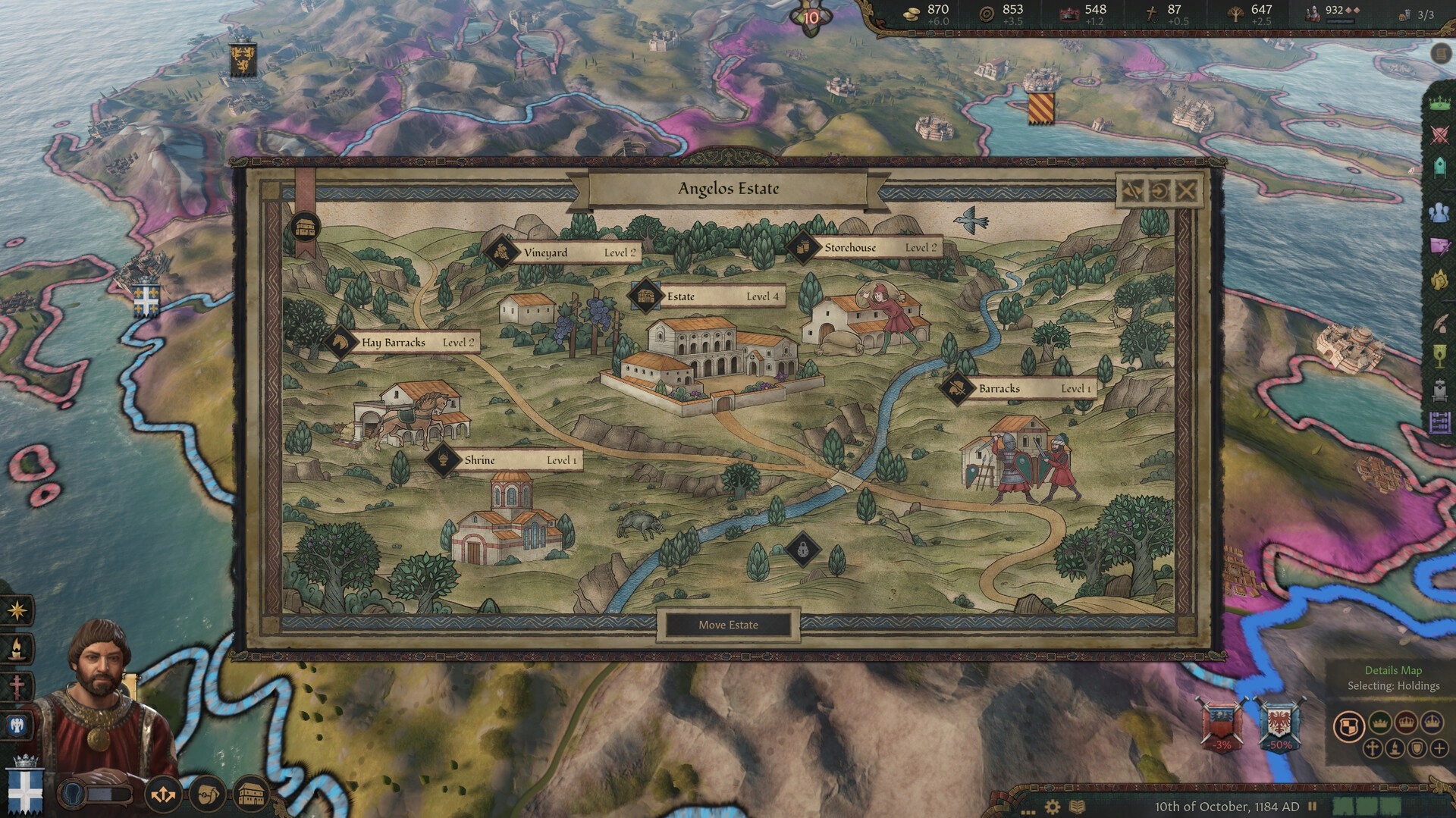Switch to the cross faith map mode
This screenshot has height=818, width=1456.
point(1373,749)
